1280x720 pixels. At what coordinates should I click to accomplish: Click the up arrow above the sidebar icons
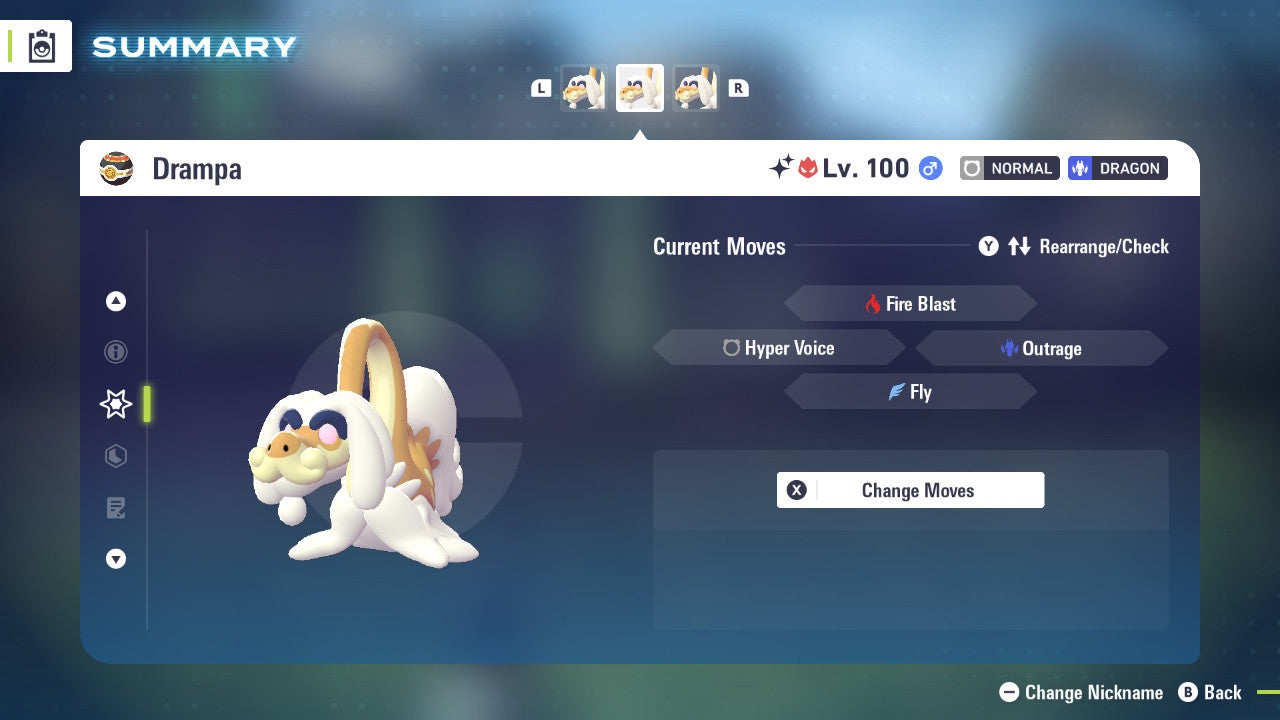(115, 301)
